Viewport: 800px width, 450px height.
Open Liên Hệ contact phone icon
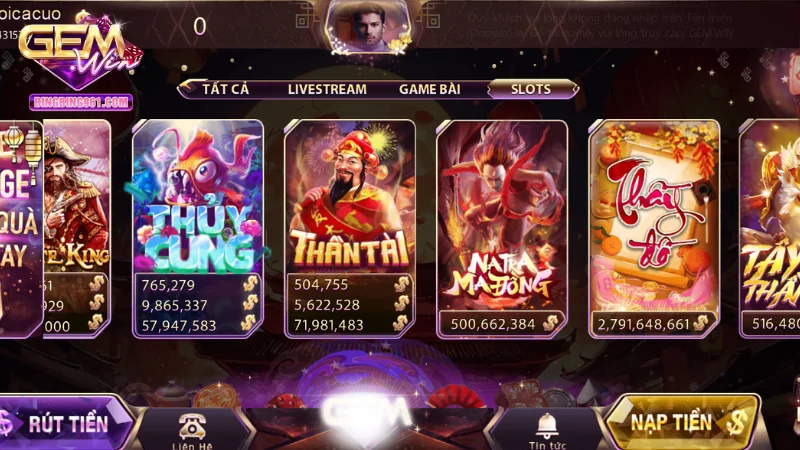coord(192,428)
